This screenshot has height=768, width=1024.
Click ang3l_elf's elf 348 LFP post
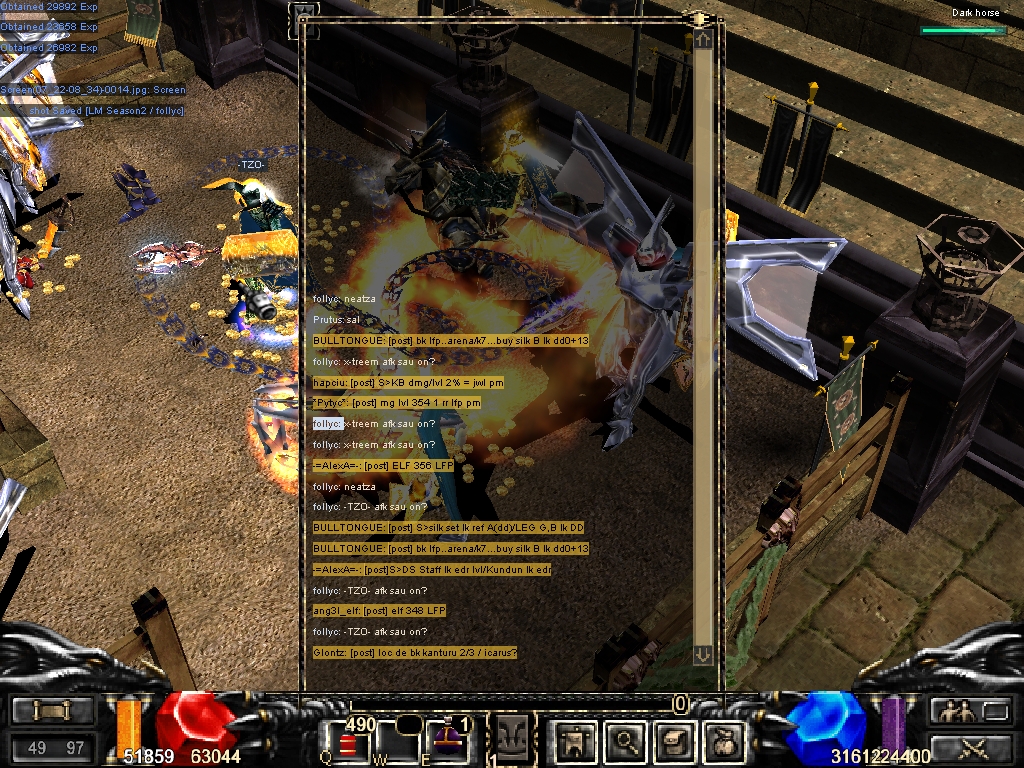[x=379, y=610]
